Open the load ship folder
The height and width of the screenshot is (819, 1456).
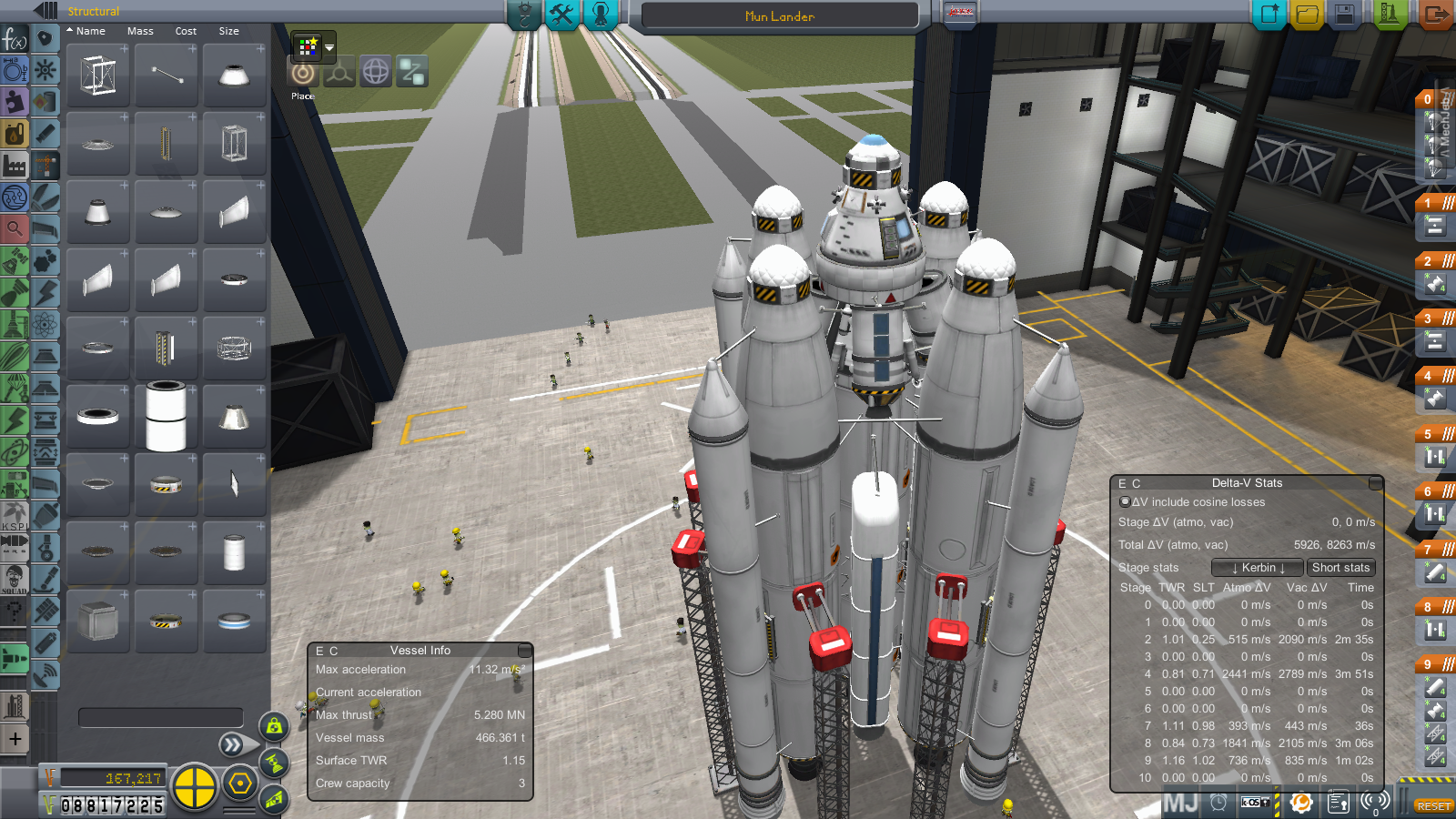click(1307, 15)
